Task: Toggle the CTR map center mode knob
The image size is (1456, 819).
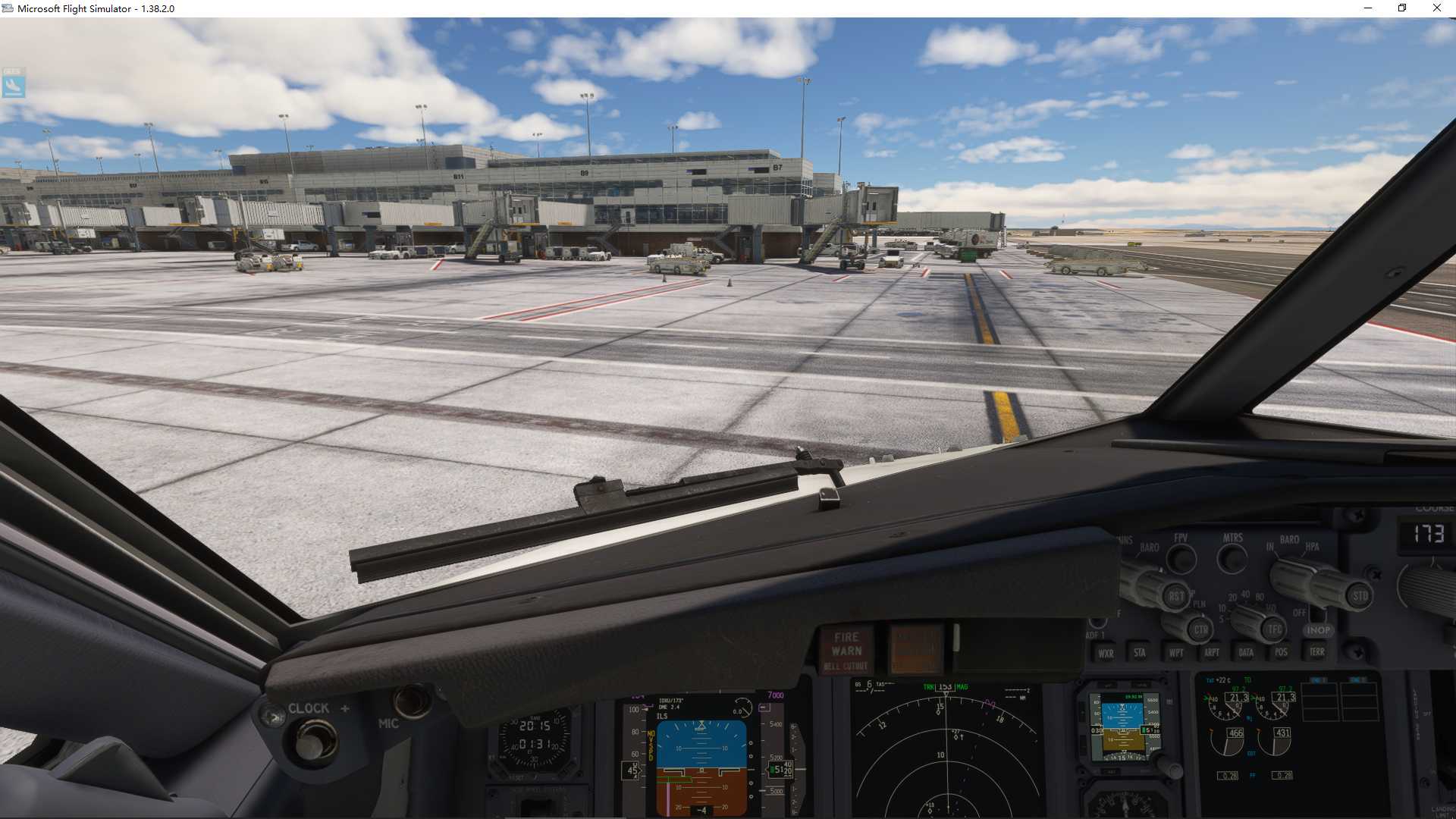Action: click(x=1202, y=629)
